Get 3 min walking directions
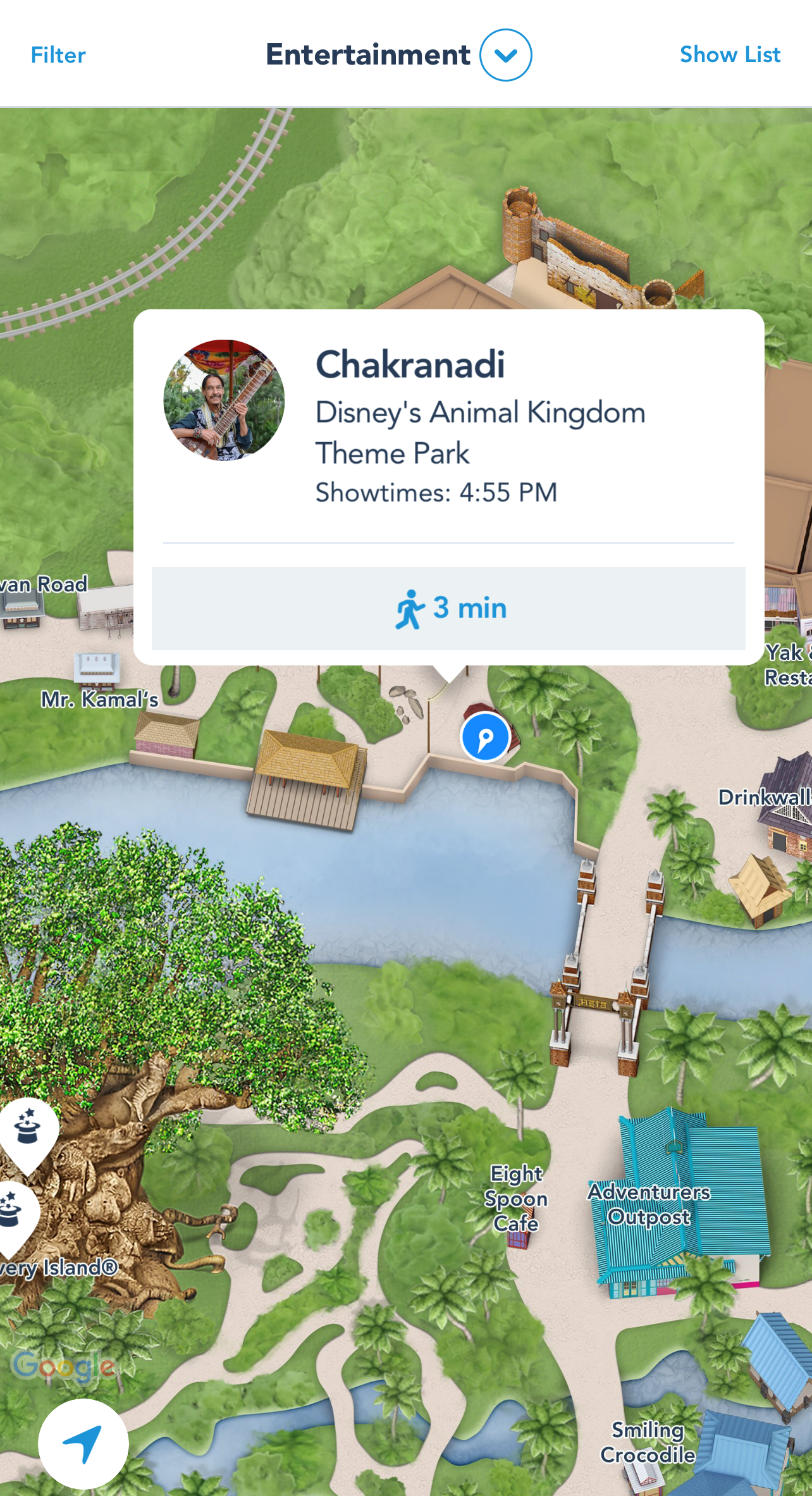Screen dimensions: 812x1496 (448, 609)
